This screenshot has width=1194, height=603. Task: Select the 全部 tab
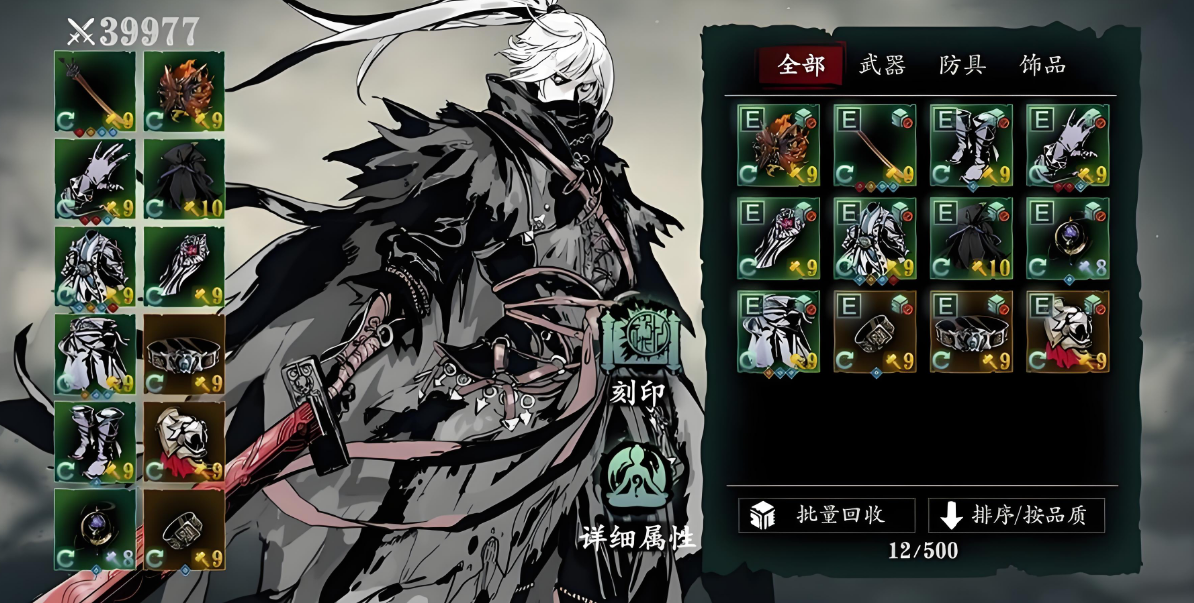[x=801, y=66]
